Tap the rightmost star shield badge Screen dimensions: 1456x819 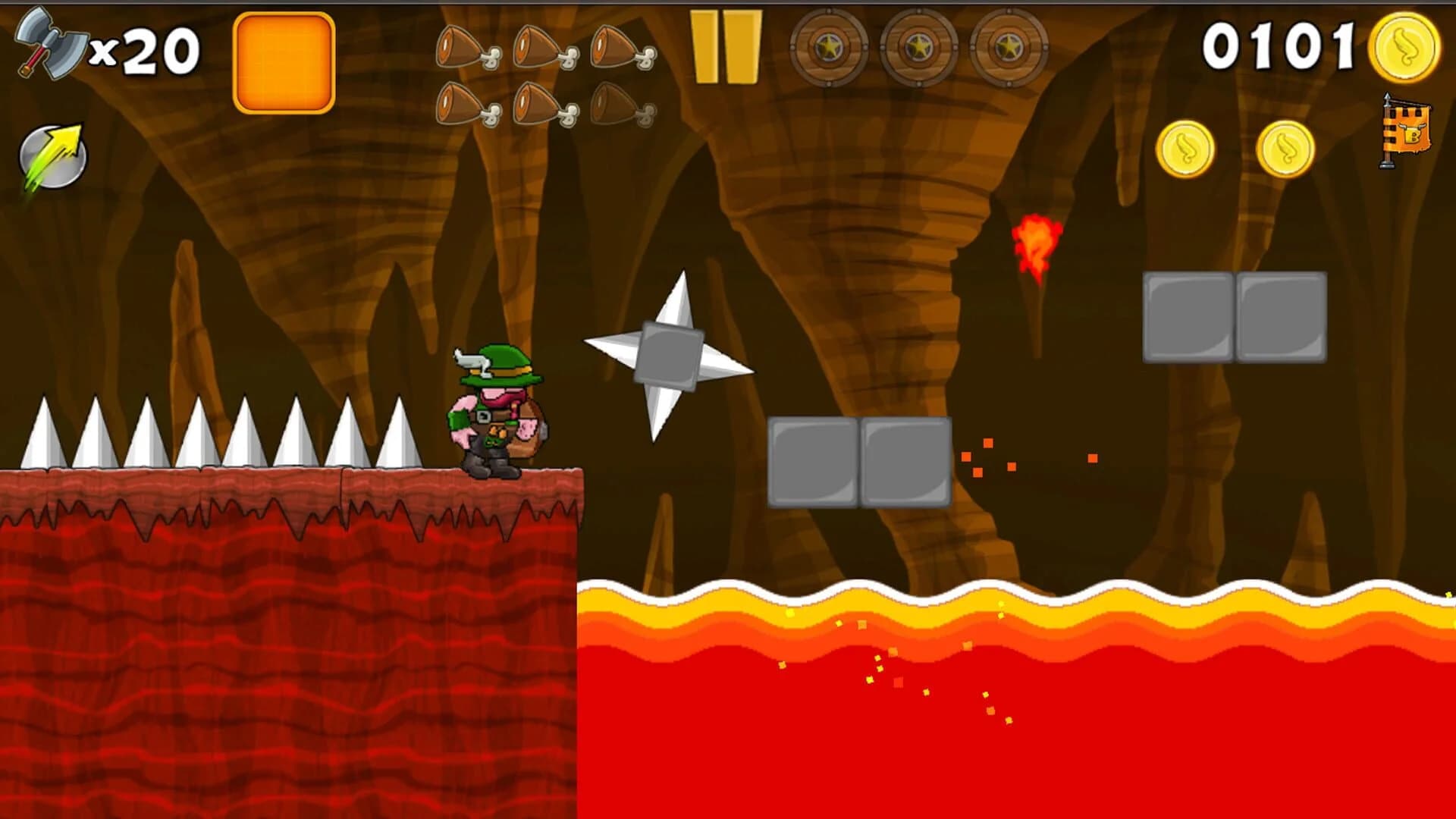point(1007,47)
